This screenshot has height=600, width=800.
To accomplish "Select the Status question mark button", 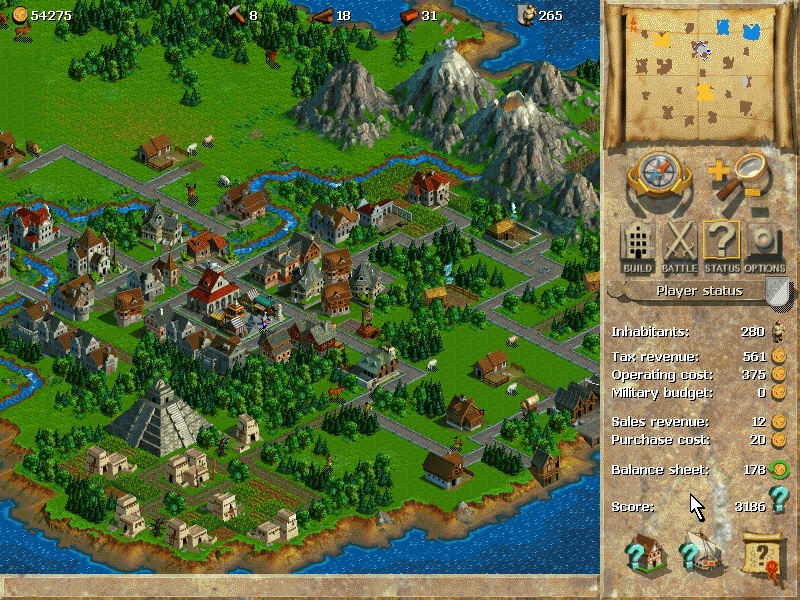I will (721, 247).
